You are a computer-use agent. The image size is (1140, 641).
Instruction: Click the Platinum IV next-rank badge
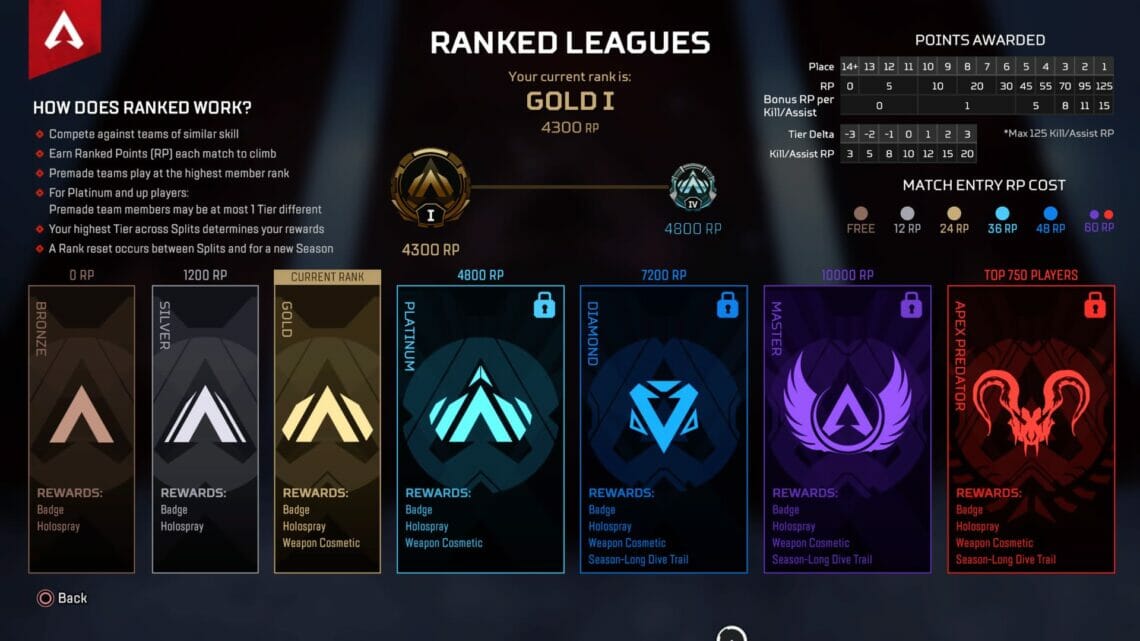[x=692, y=188]
